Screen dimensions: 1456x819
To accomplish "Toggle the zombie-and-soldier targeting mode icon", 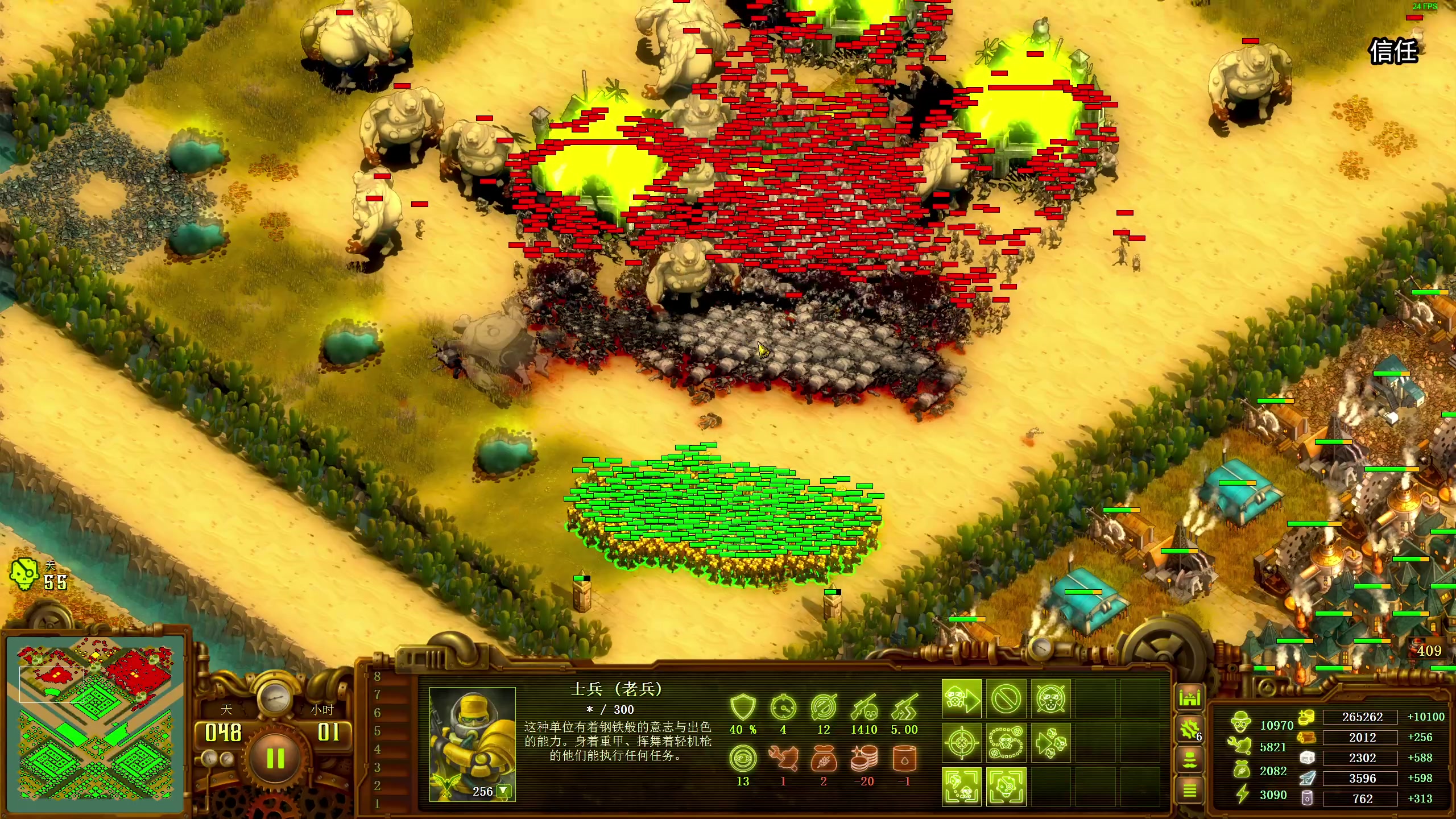I will click(x=961, y=787).
